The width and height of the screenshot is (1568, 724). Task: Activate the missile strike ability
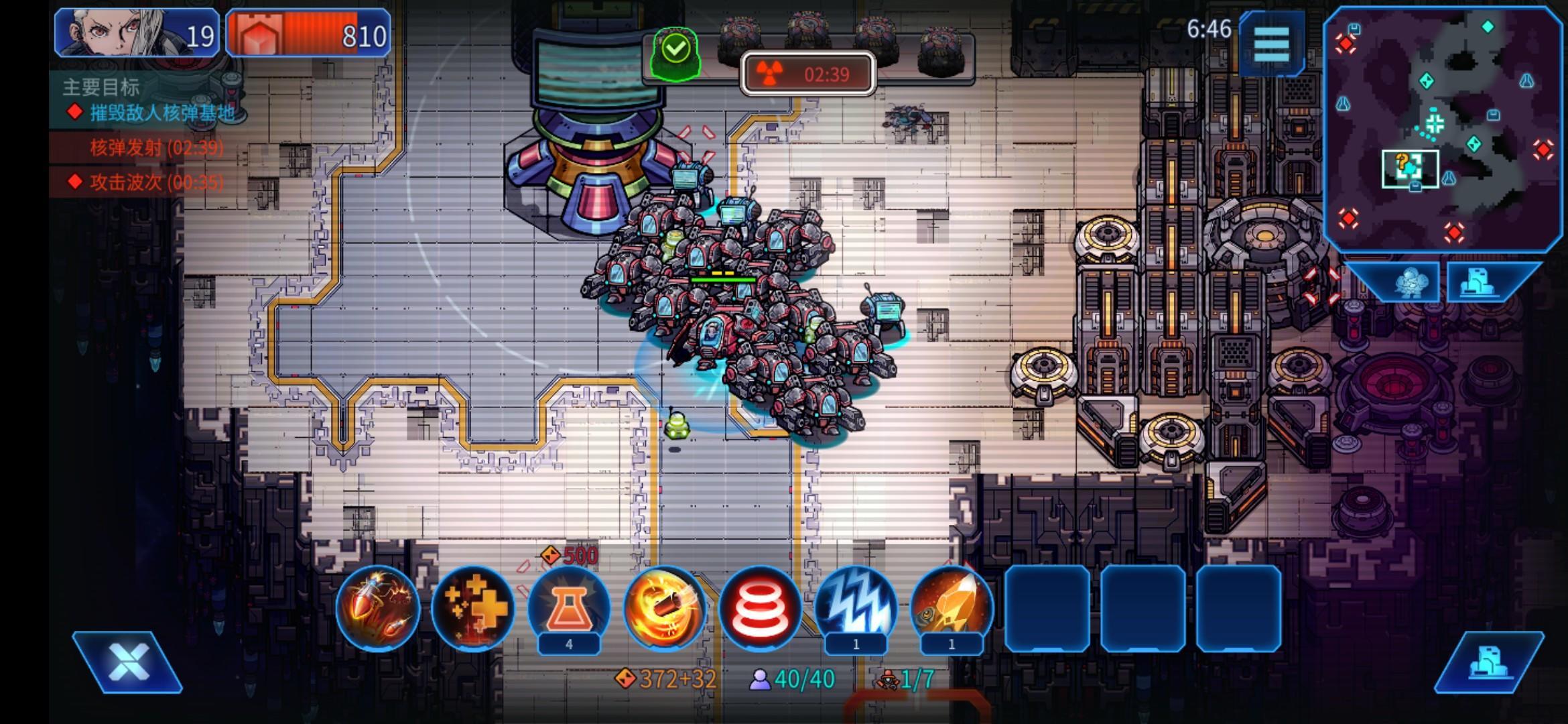pos(378,608)
